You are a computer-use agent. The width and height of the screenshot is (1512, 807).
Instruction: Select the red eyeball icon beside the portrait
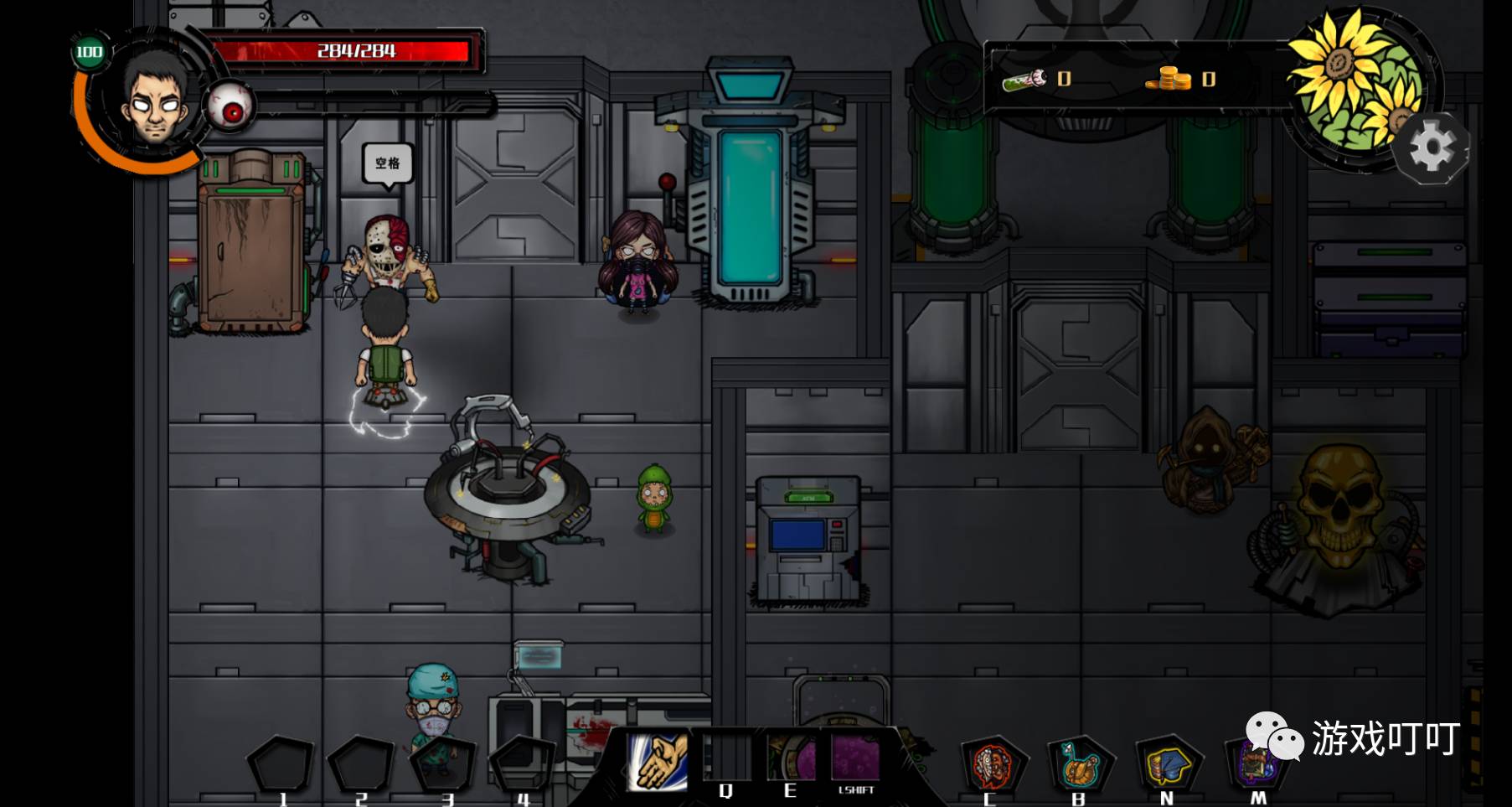click(x=231, y=109)
